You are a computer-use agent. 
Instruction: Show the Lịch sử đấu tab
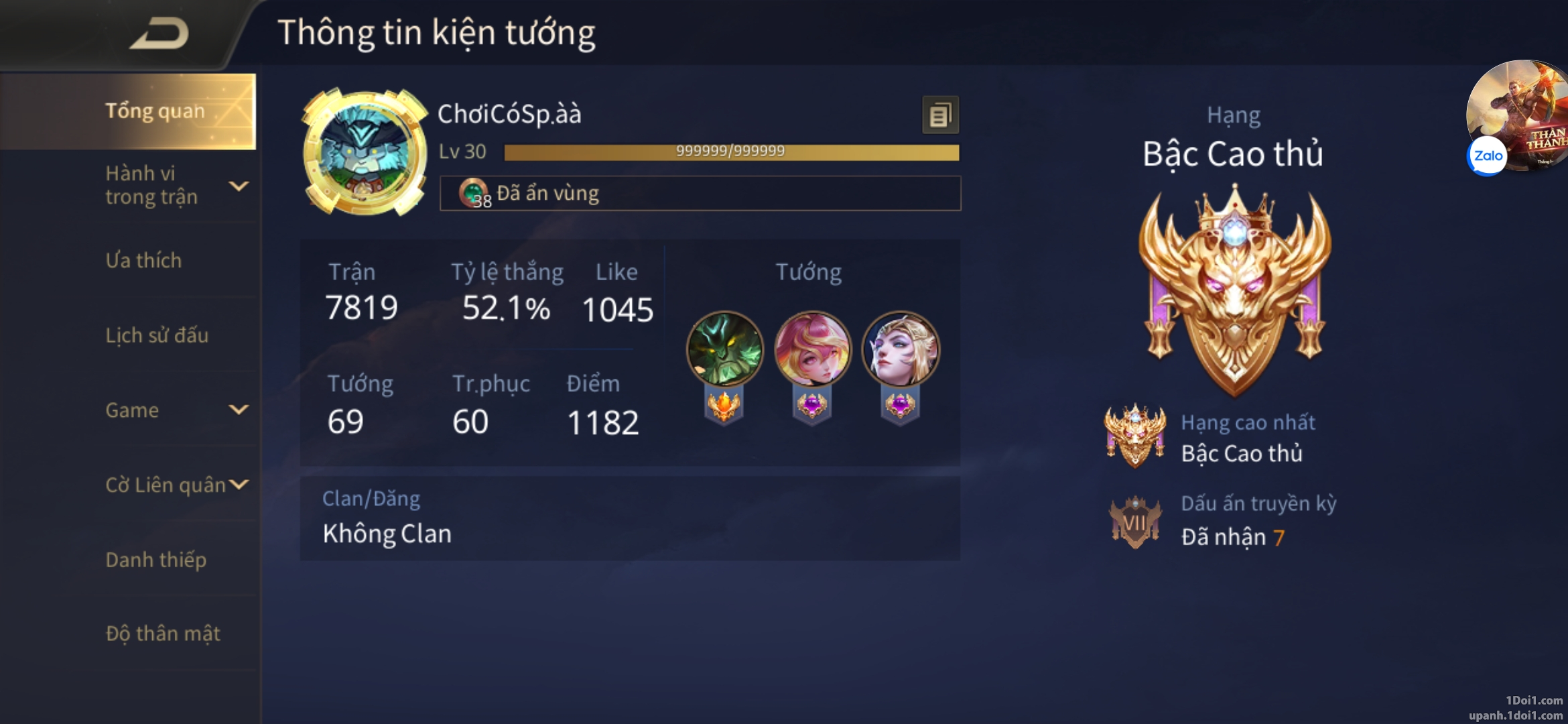click(x=157, y=335)
